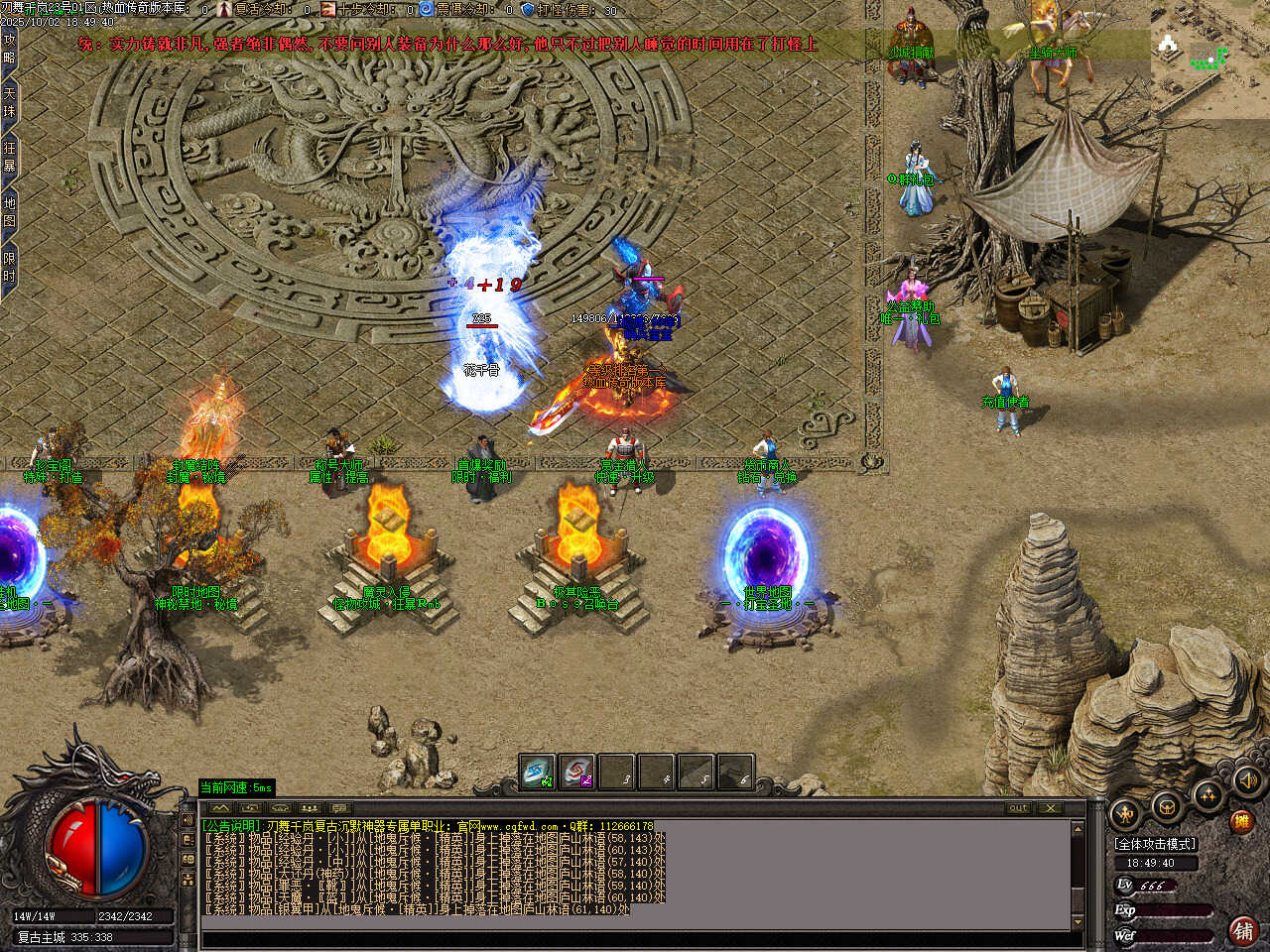The width and height of the screenshot is (1270, 952).
Task: Click the chat panel 'out' button
Action: tap(1018, 808)
